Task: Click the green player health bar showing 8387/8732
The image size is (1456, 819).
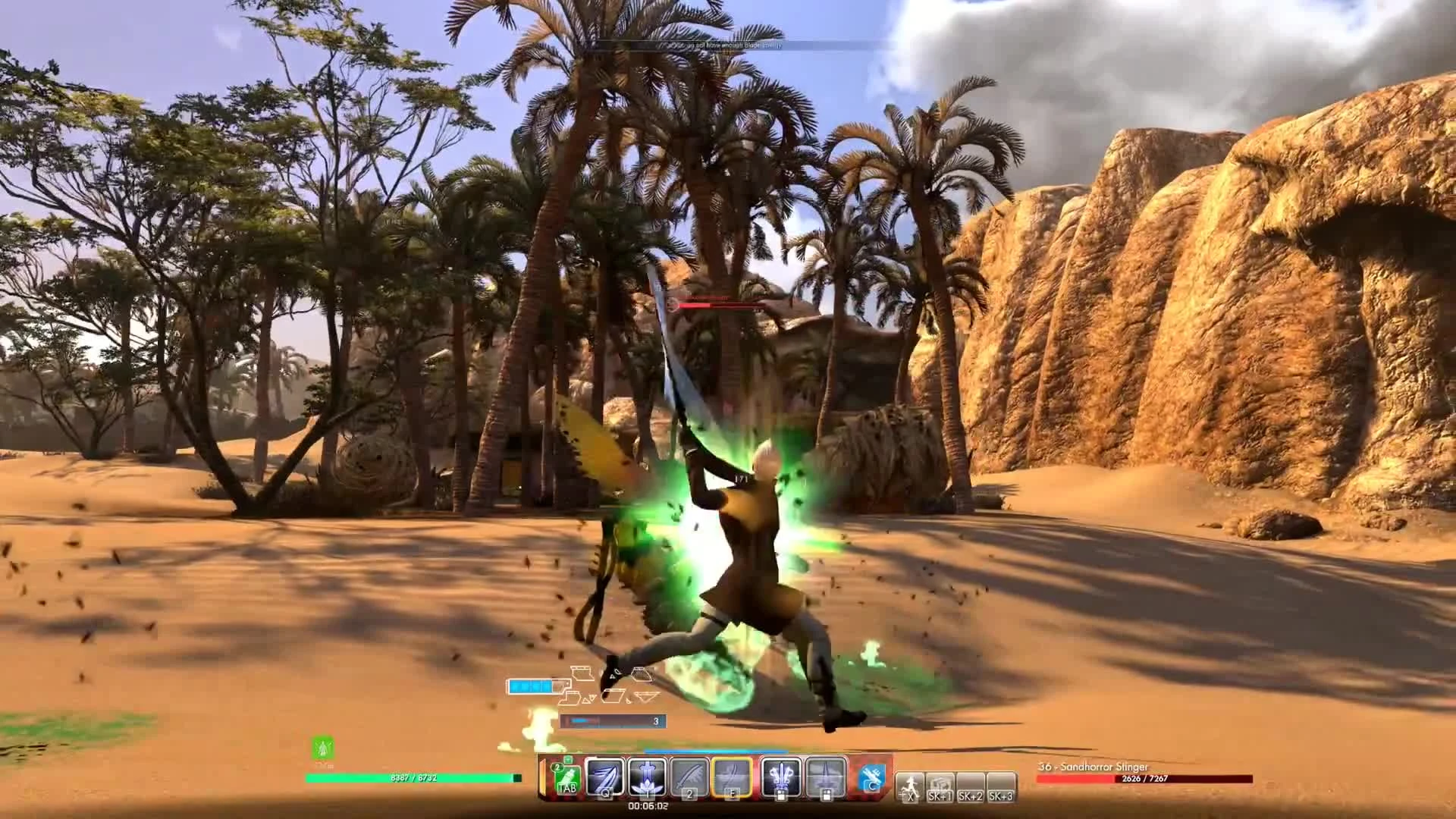Action: click(413, 777)
